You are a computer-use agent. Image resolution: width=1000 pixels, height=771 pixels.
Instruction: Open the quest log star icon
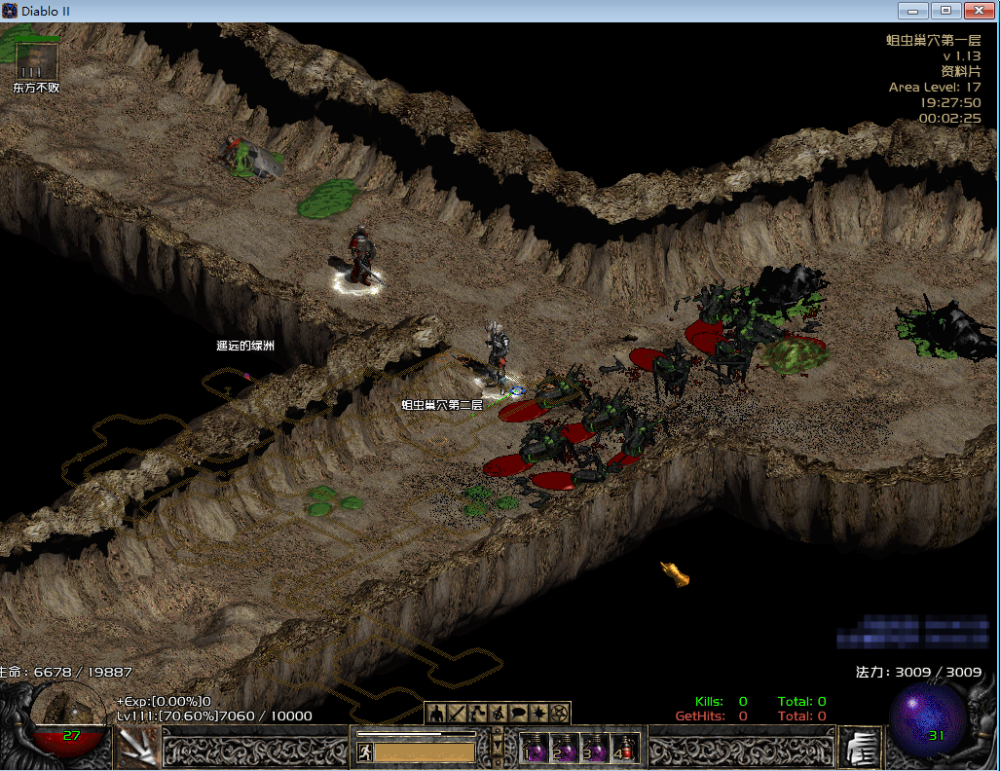point(540,713)
